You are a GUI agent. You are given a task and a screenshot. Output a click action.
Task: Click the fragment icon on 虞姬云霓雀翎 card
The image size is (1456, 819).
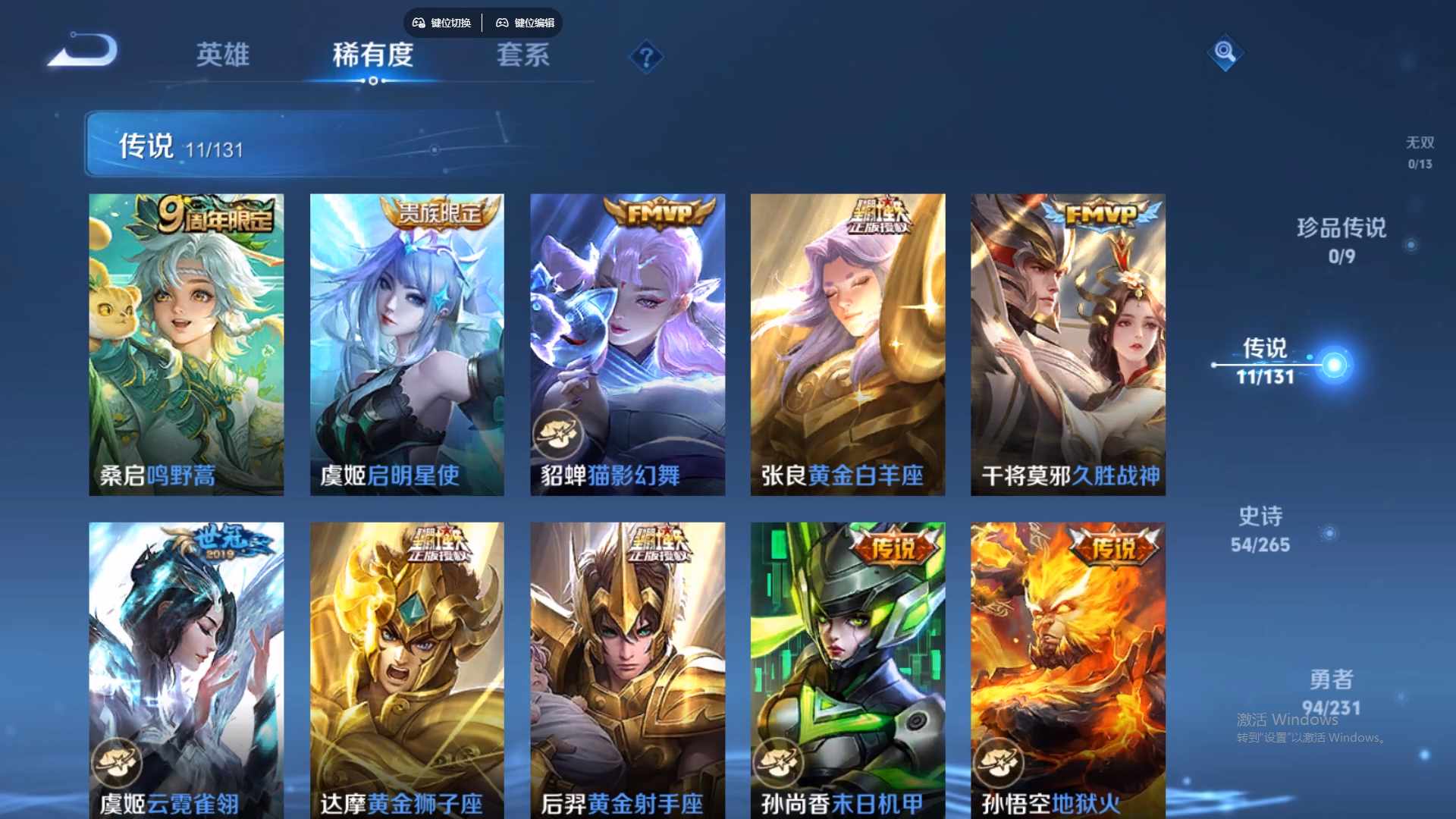116,761
